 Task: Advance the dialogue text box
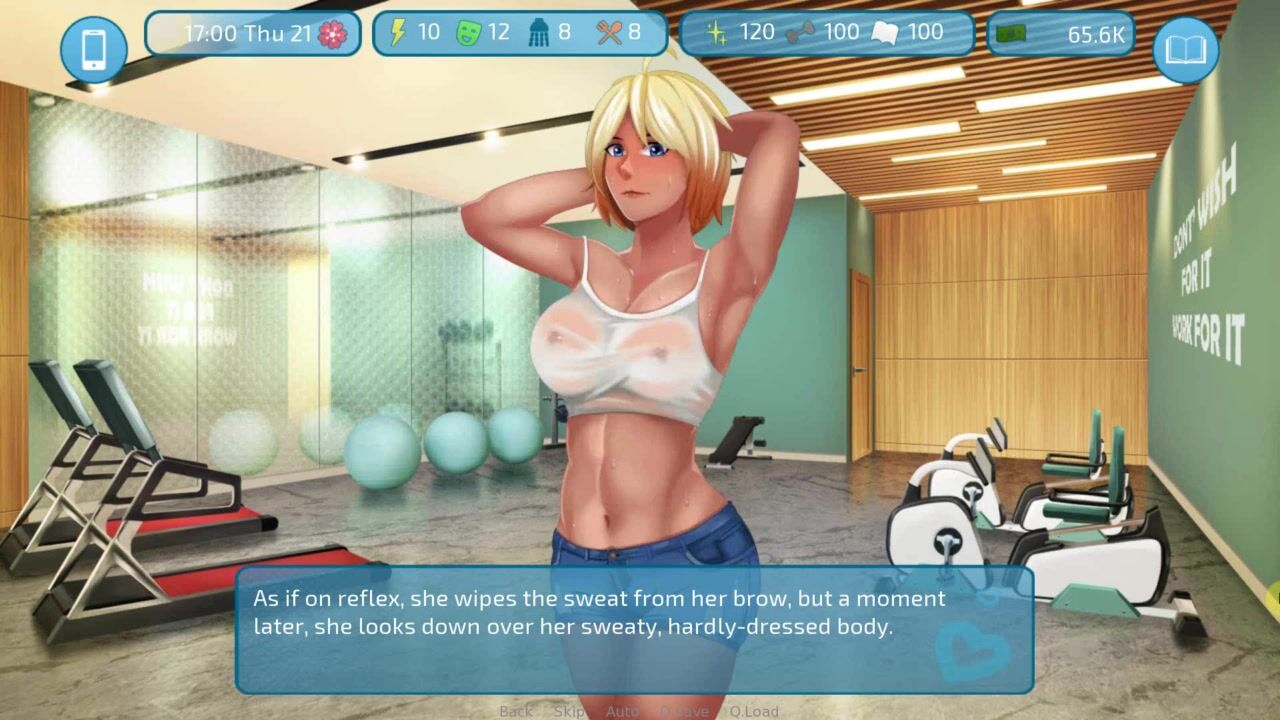point(634,630)
